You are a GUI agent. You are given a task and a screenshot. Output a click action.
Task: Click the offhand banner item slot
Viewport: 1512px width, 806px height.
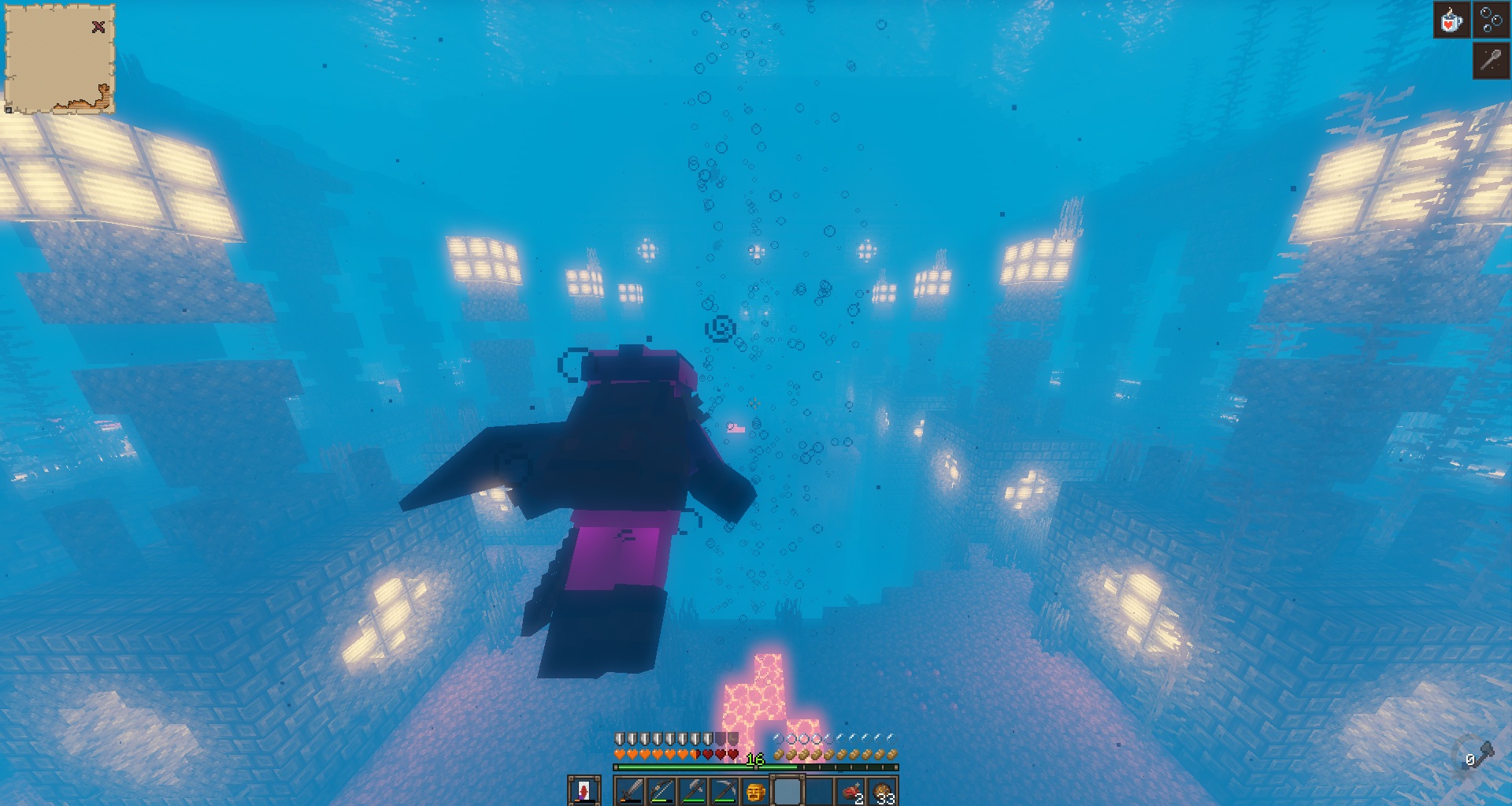coord(584,790)
